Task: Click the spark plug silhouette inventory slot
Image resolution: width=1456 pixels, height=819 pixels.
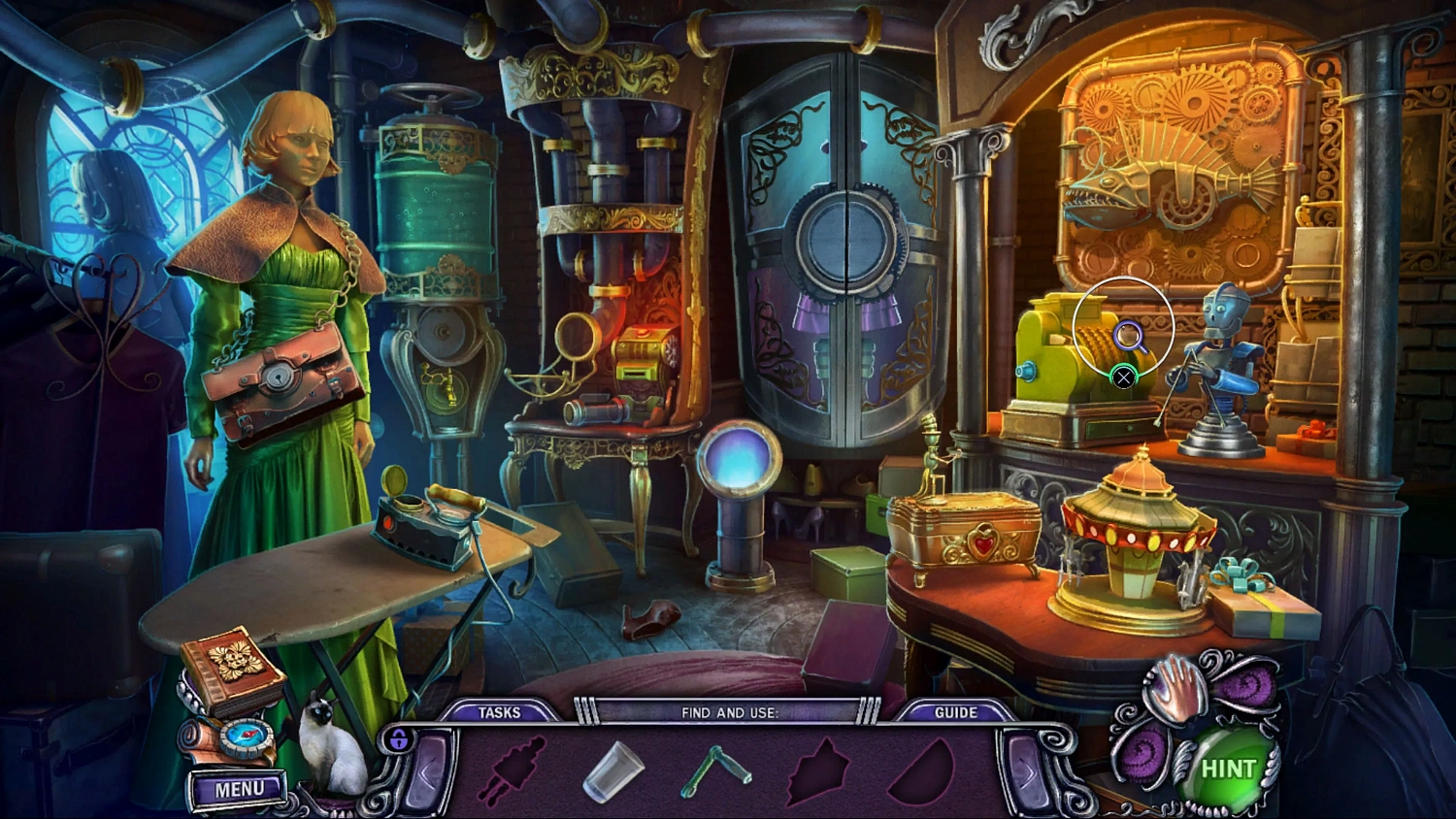Action: 516,771
